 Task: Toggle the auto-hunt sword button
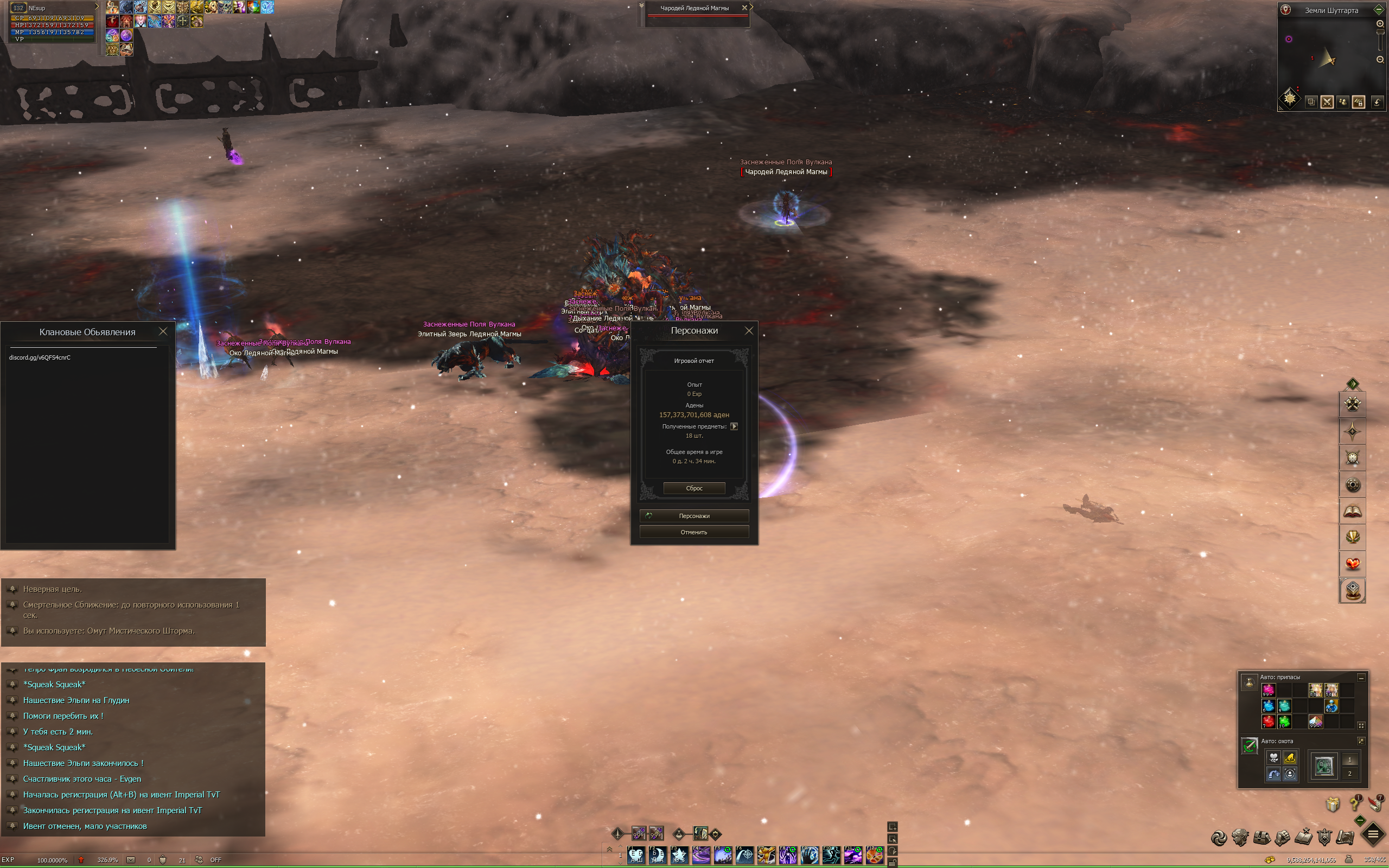pyautogui.click(x=1249, y=746)
